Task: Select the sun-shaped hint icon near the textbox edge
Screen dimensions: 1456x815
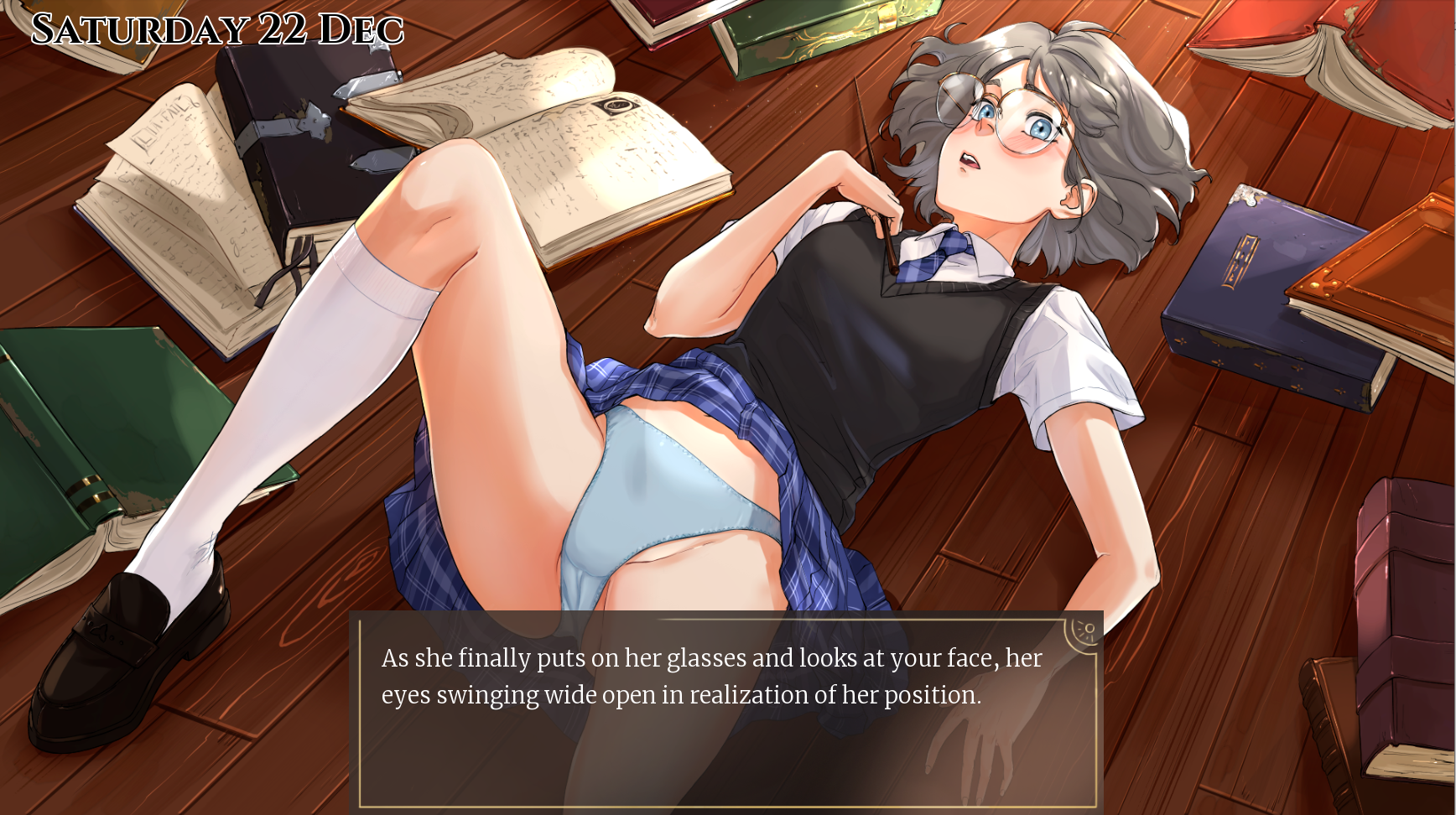Action: tap(1089, 629)
